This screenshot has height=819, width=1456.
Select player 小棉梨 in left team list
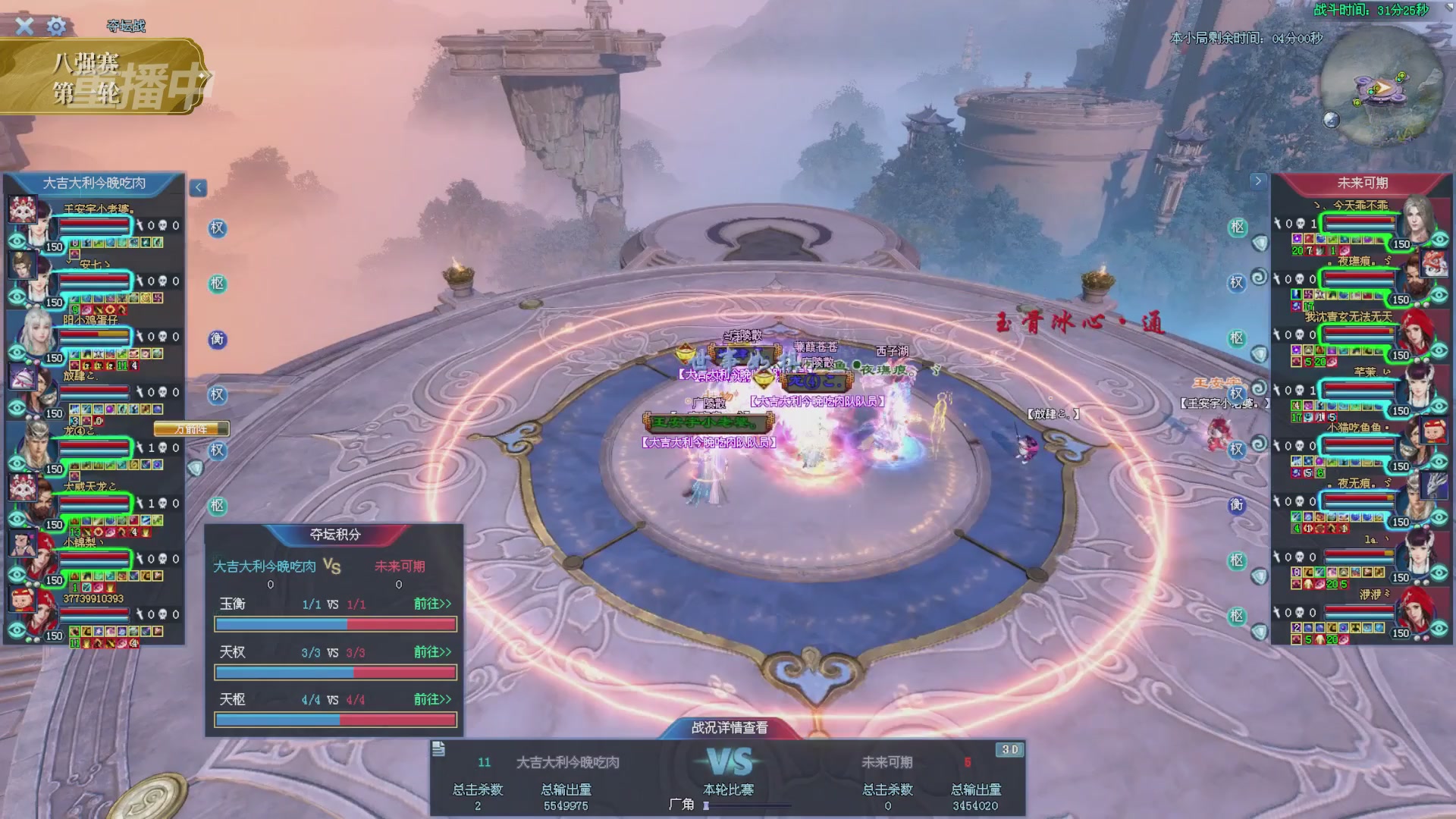(95, 559)
